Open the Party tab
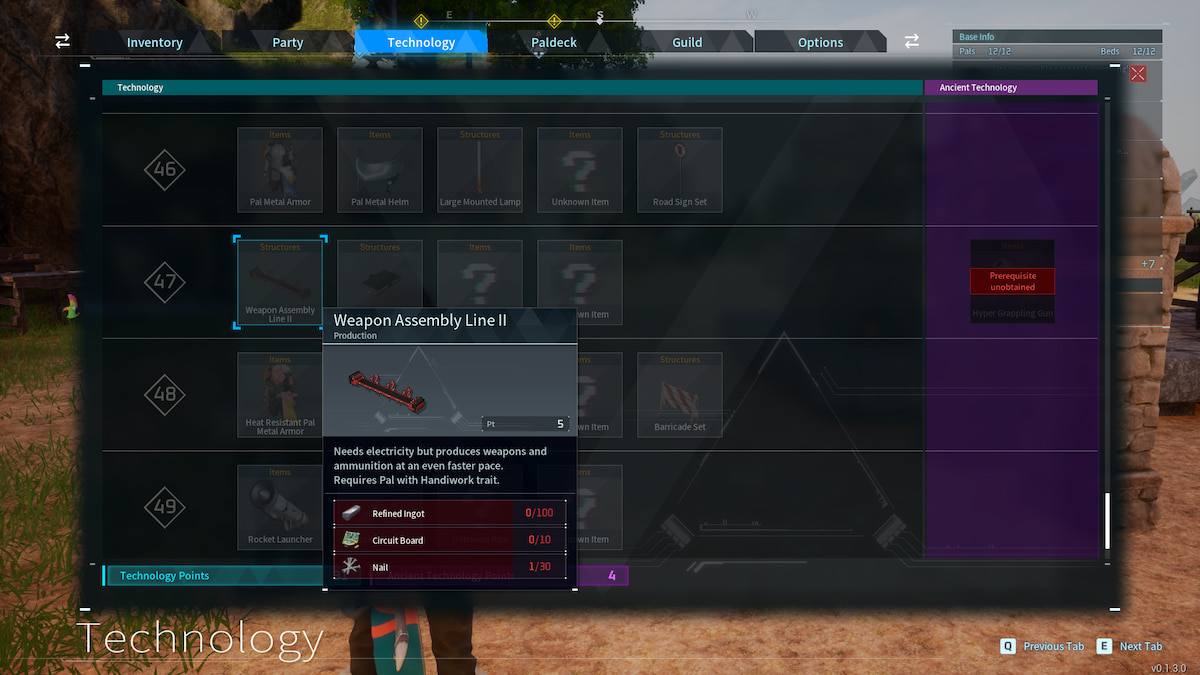 pos(287,42)
